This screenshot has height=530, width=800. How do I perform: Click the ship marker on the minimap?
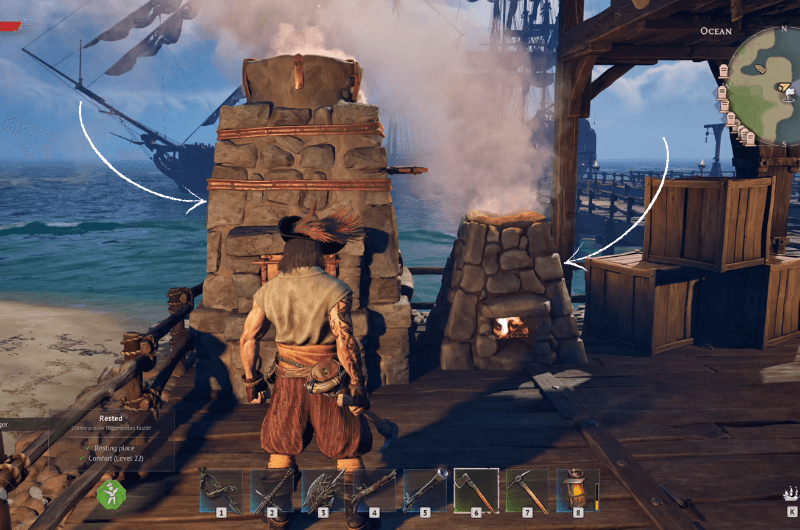click(x=761, y=68)
